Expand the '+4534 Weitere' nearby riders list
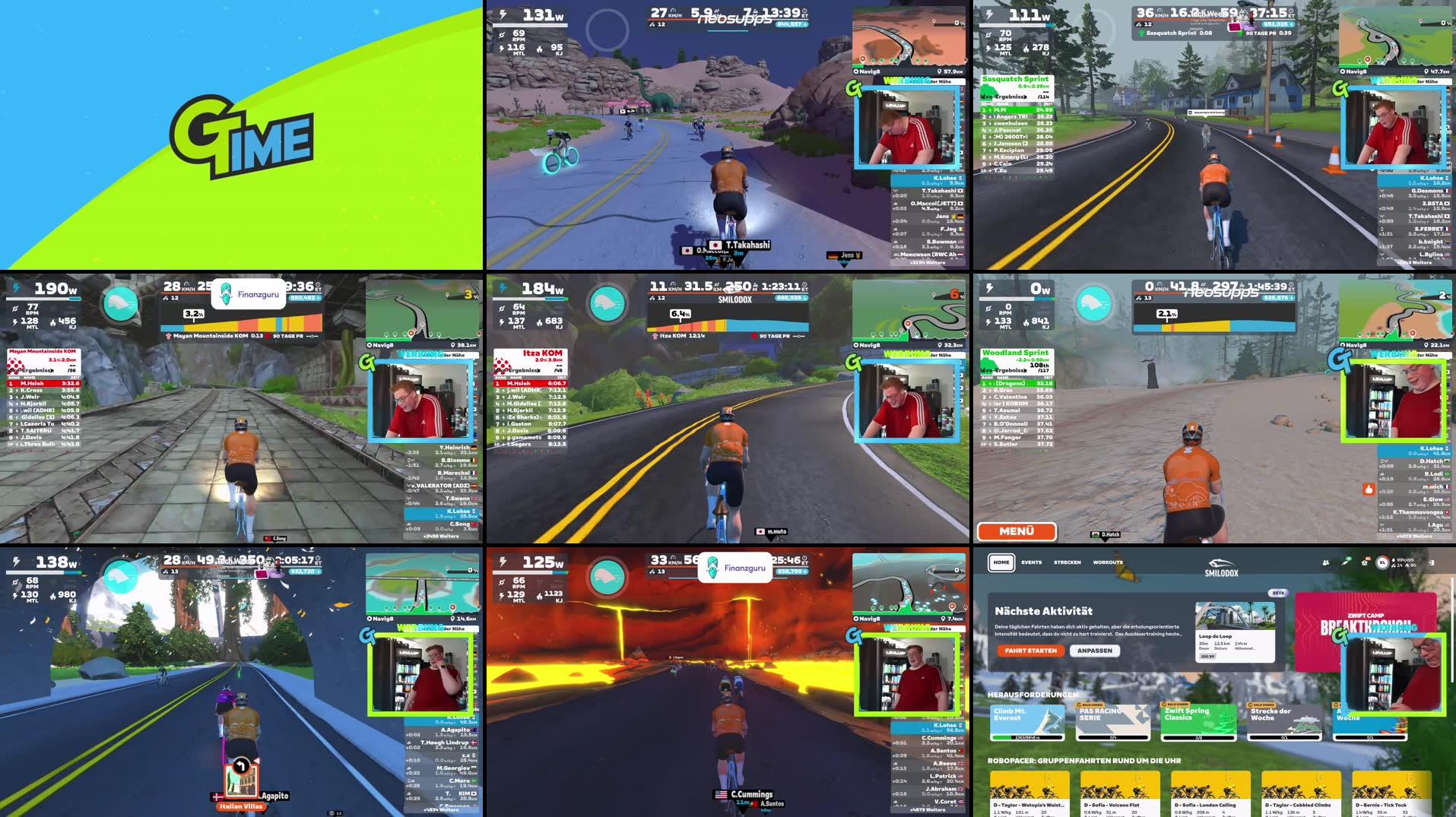Image resolution: width=1456 pixels, height=817 pixels. click(440, 809)
